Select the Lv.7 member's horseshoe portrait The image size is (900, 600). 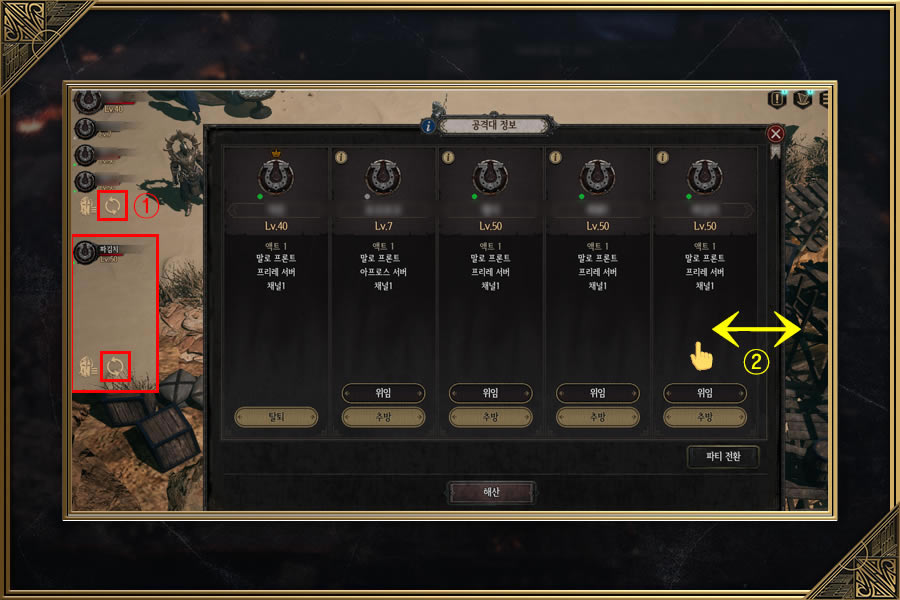tap(383, 178)
